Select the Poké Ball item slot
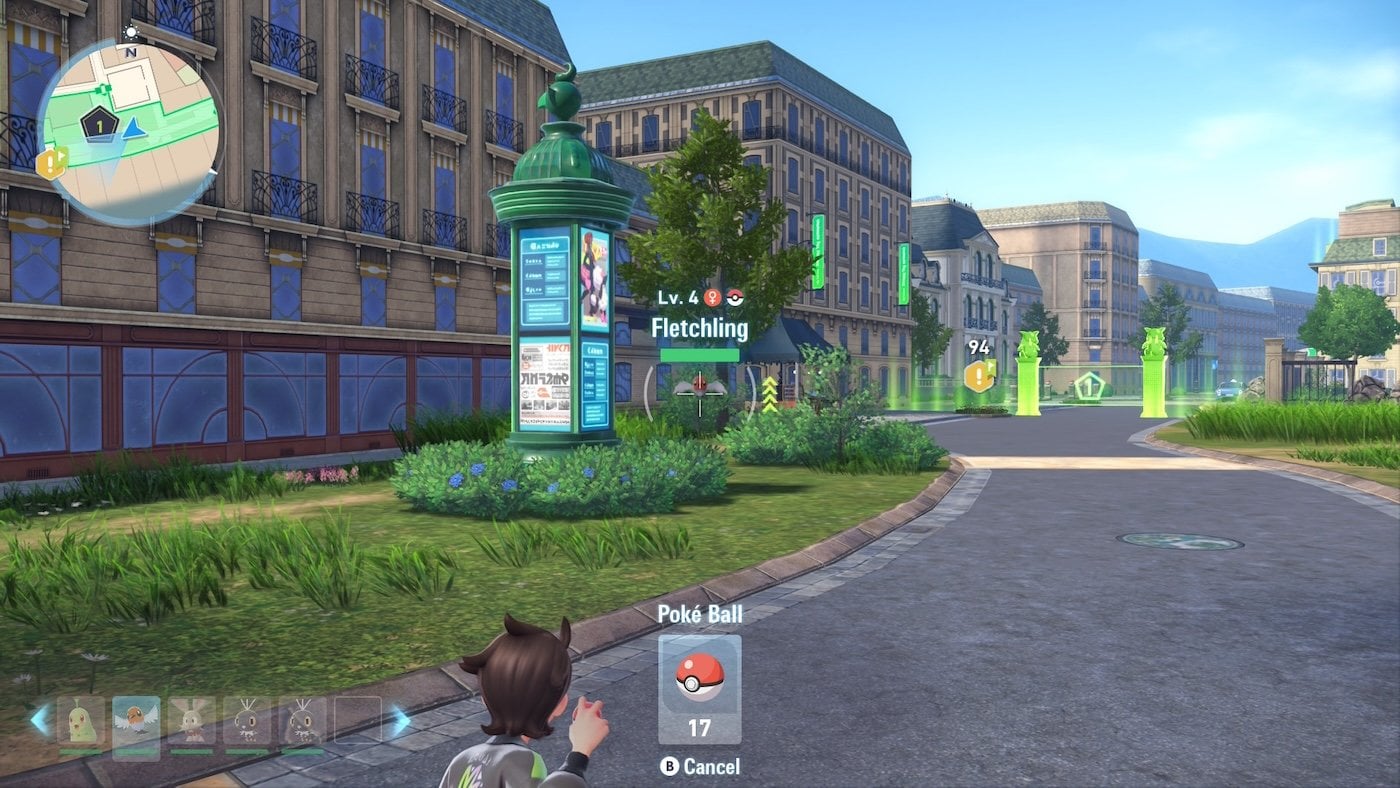Screen dimensions: 1400x788 click(x=699, y=689)
